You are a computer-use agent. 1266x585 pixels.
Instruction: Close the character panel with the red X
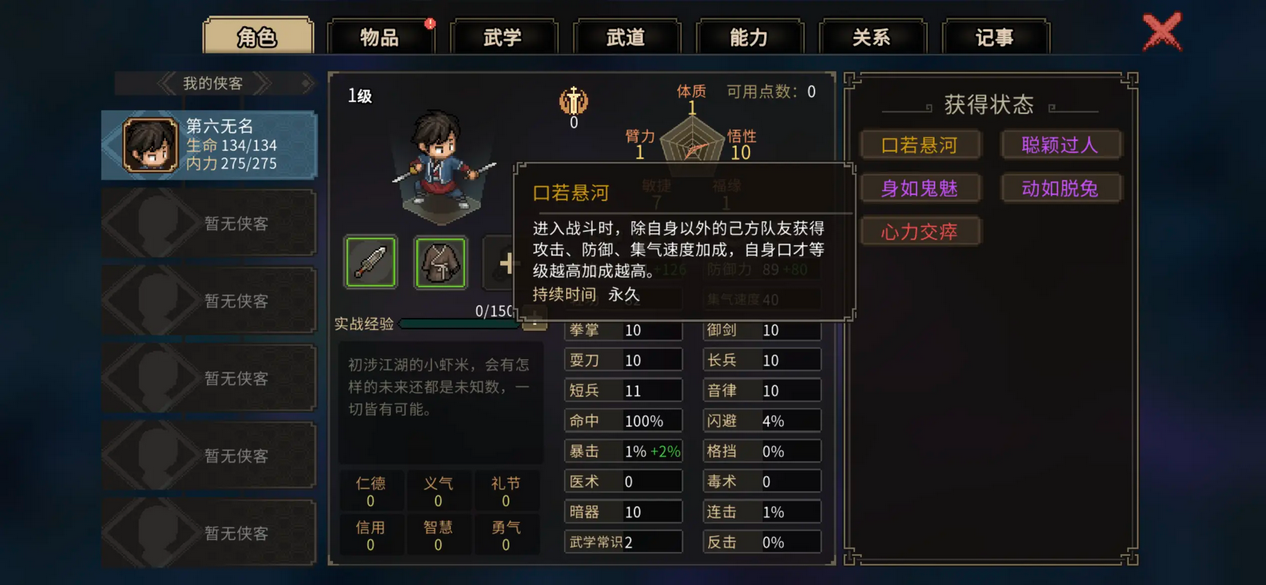coord(1162,32)
